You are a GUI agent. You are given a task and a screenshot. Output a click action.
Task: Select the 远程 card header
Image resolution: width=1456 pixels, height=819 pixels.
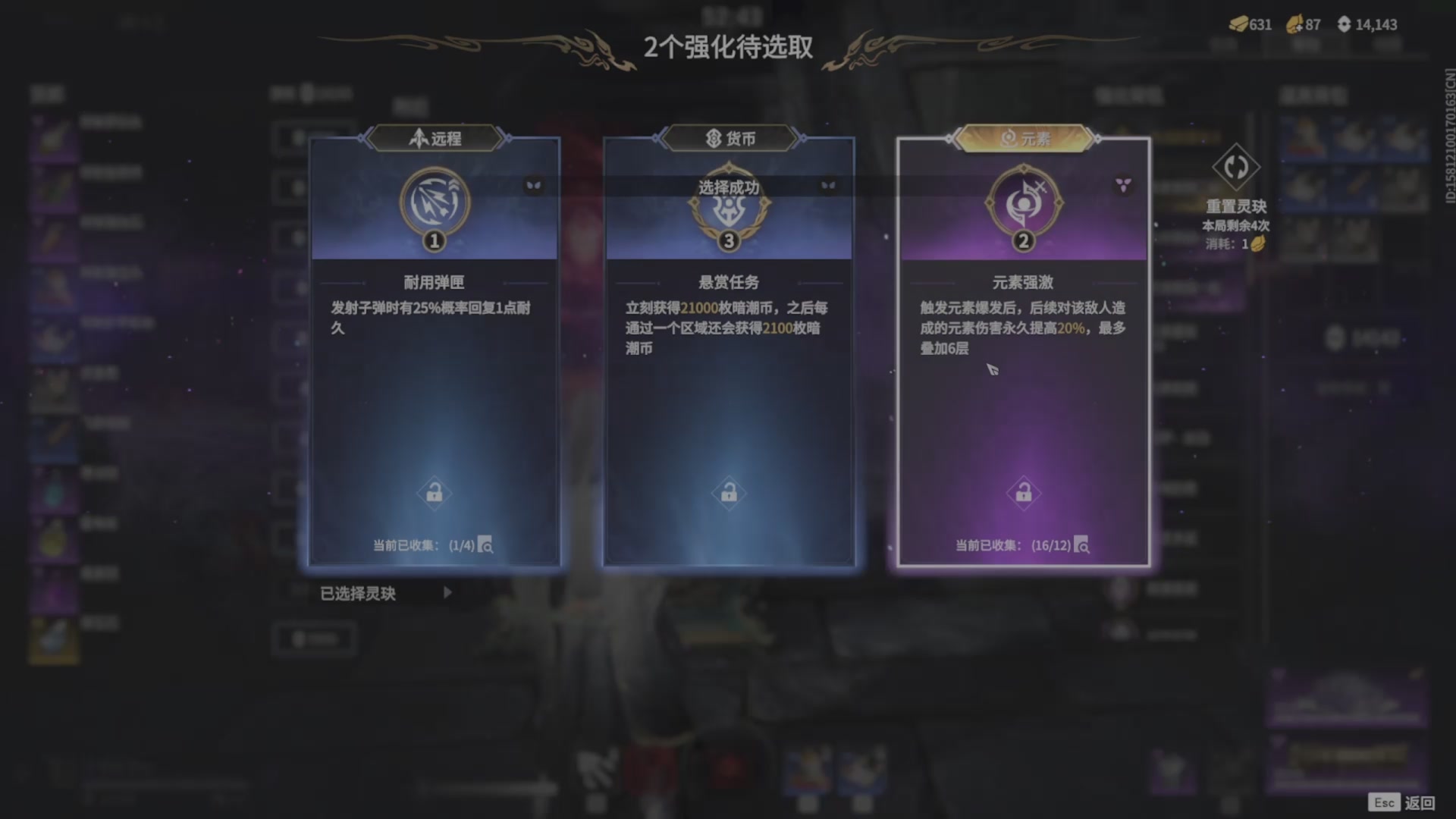[433, 137]
